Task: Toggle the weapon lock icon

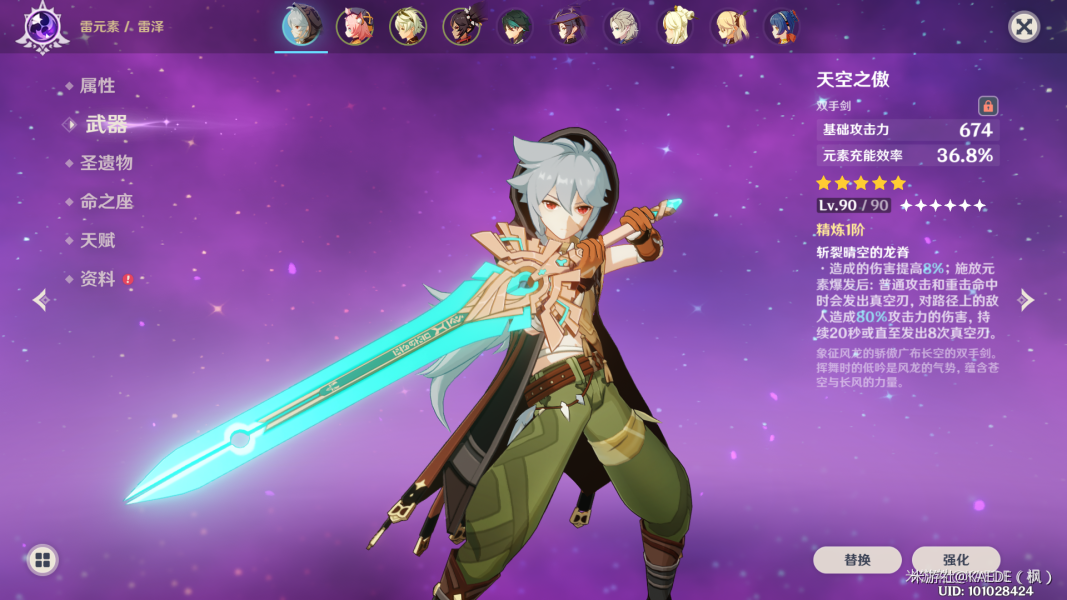Action: click(x=988, y=106)
